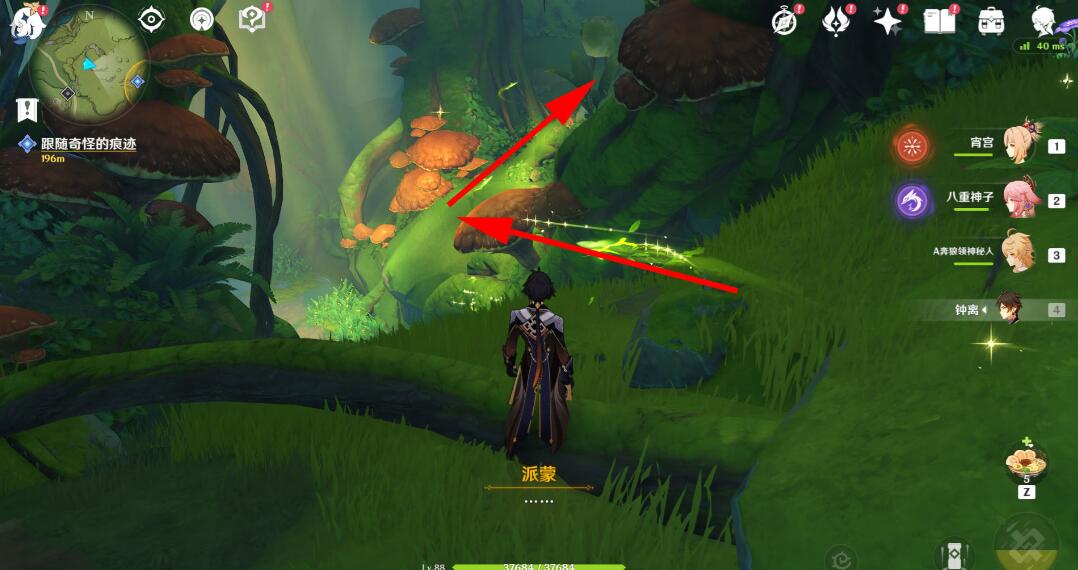
Task: Select the 跟随奇怪的痕迹 quest tracker
Action: 88,144
